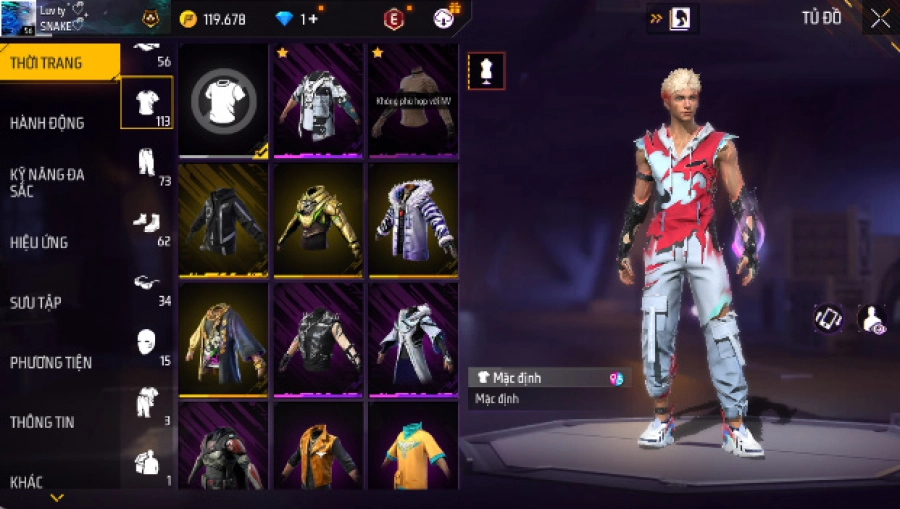Select the glasses accessory category
The height and width of the screenshot is (509, 900).
pyautogui.click(x=147, y=283)
